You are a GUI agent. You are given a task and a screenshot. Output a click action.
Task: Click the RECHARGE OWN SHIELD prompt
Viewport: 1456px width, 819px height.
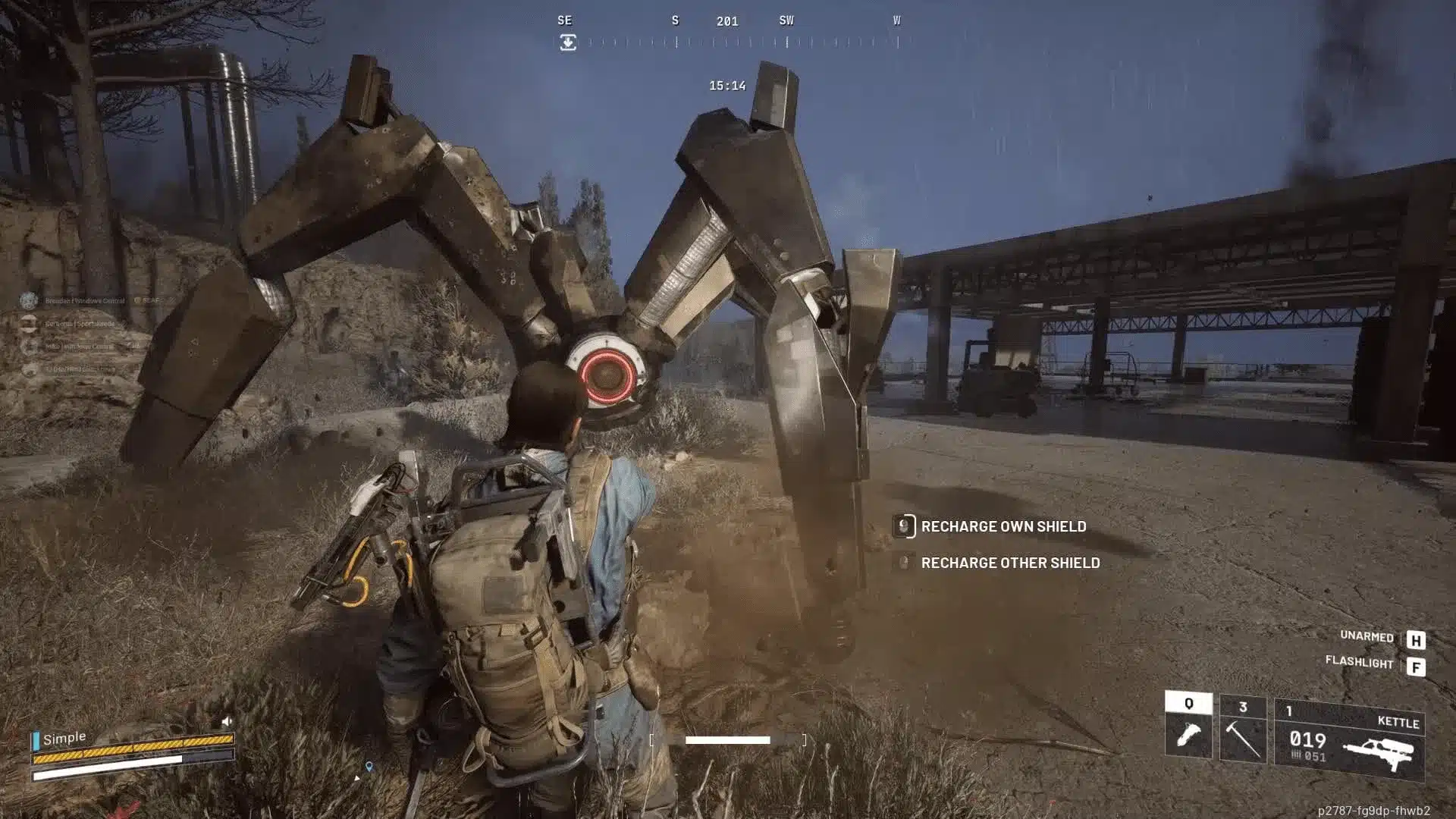click(x=1003, y=526)
